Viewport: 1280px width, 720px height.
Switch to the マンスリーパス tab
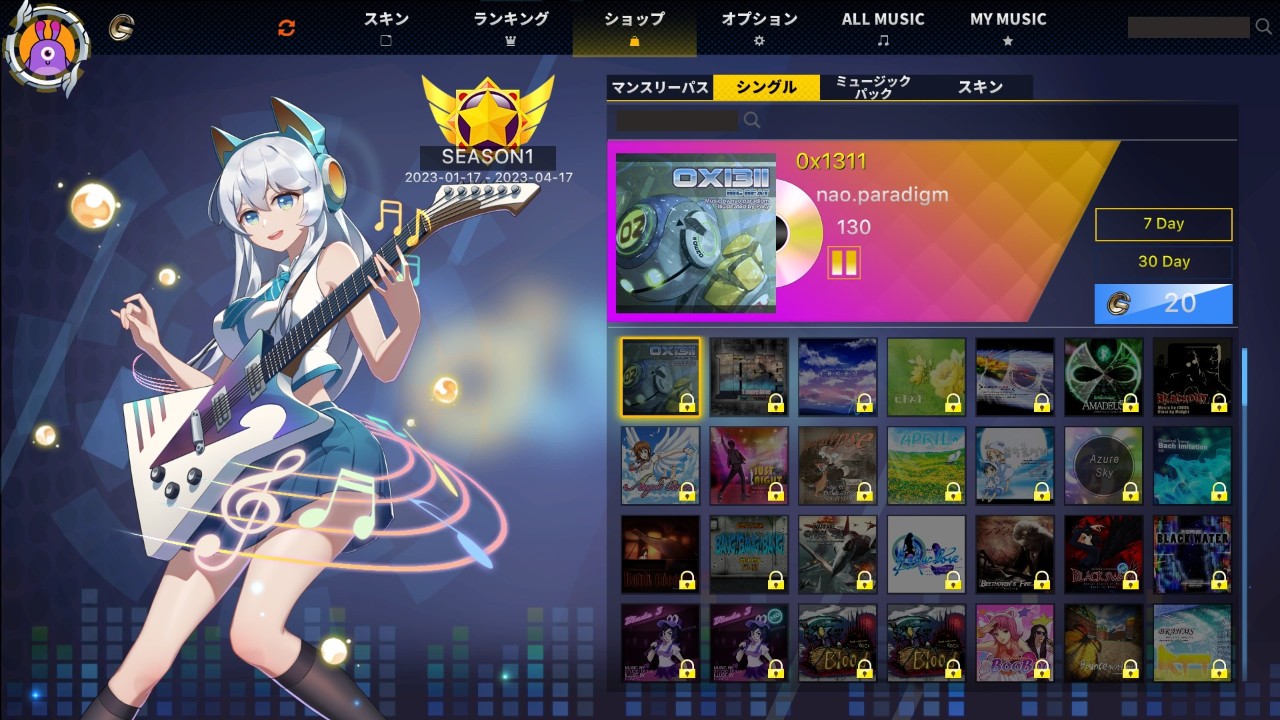(x=659, y=88)
